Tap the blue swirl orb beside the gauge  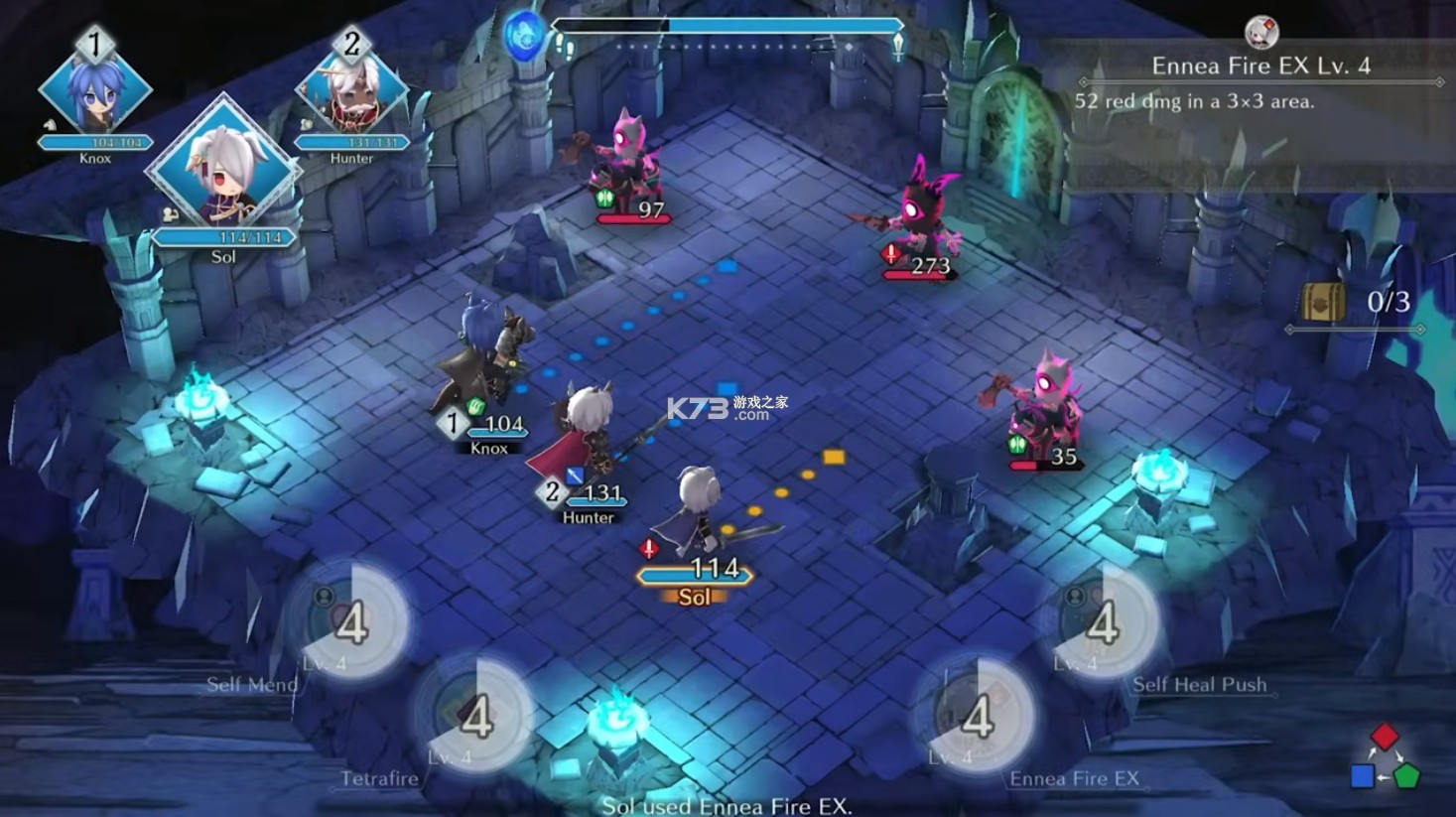point(524,36)
